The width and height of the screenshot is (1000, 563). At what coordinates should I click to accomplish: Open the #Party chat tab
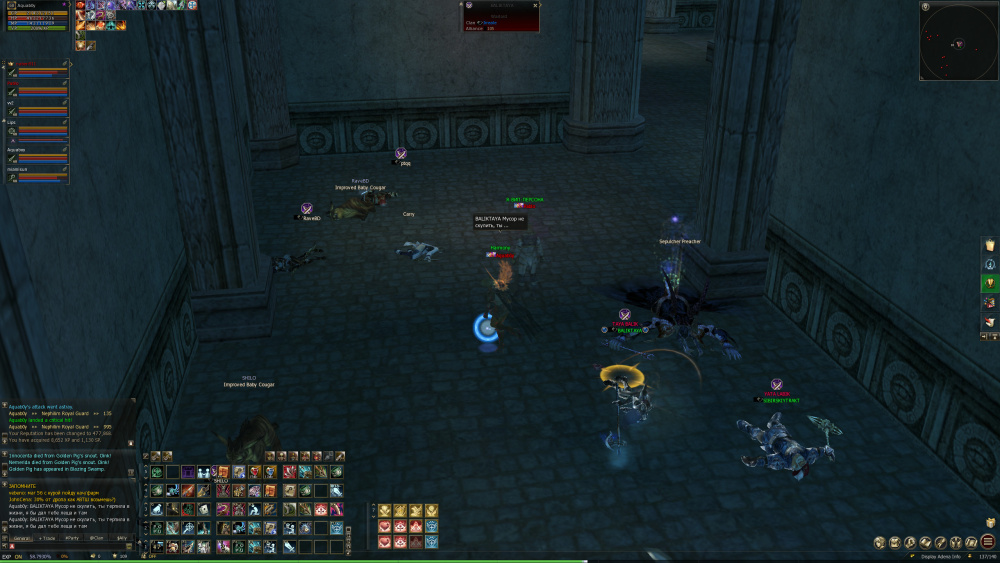click(x=72, y=538)
